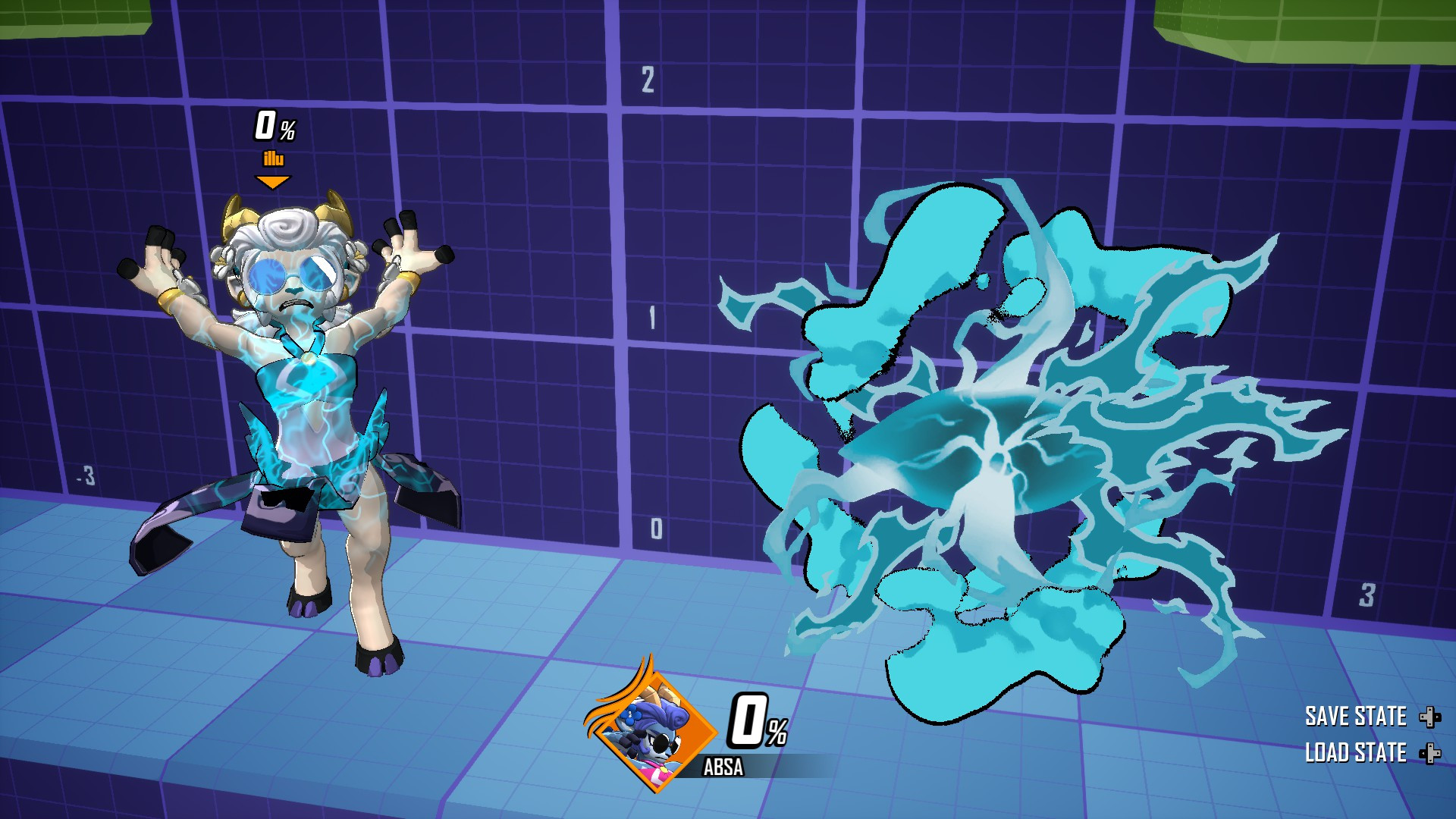Expand the illu player name tag
The width and height of the screenshot is (1456, 819).
[274, 159]
